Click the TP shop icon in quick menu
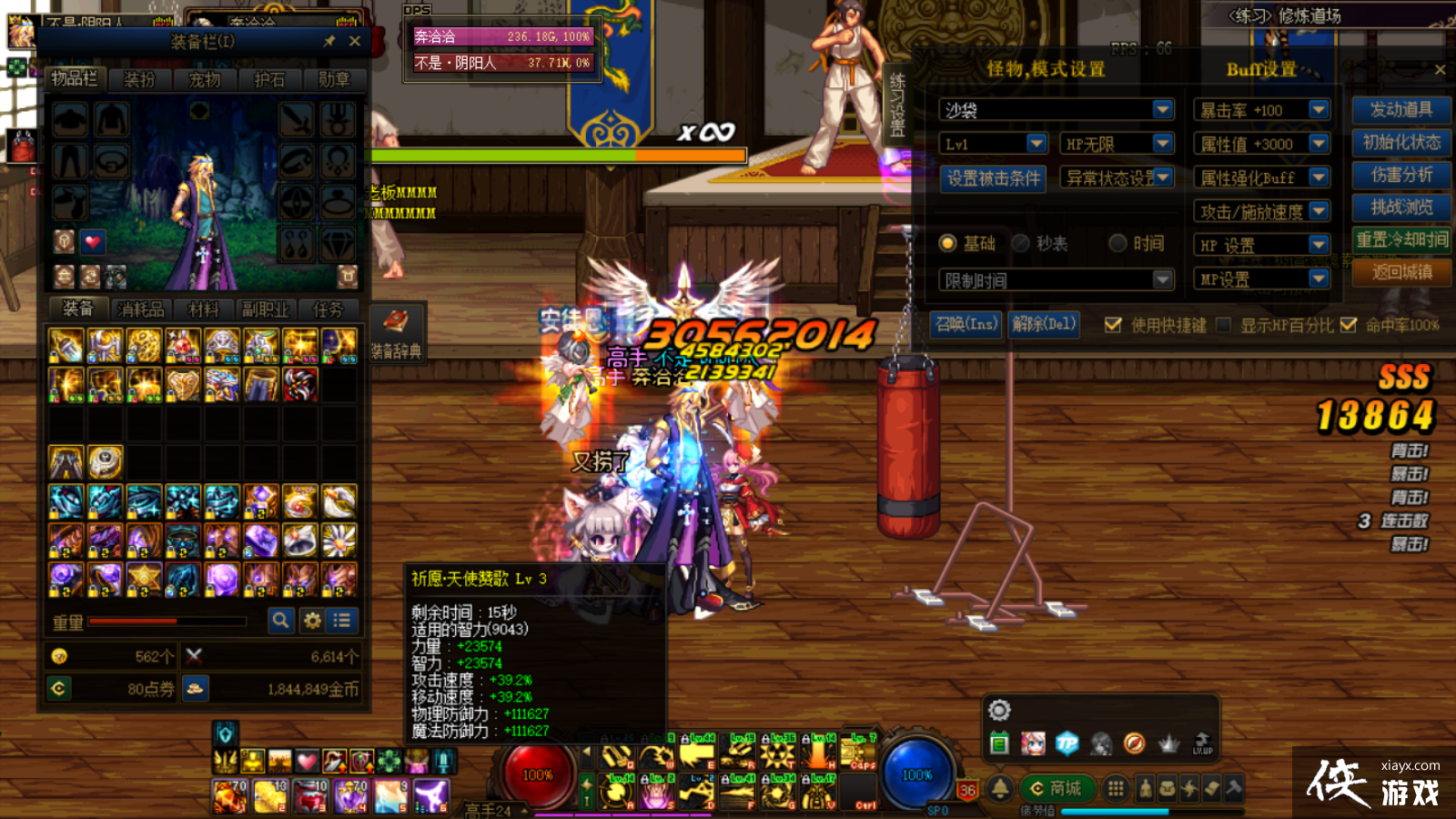Image resolution: width=1456 pixels, height=819 pixels. pos(1067,743)
